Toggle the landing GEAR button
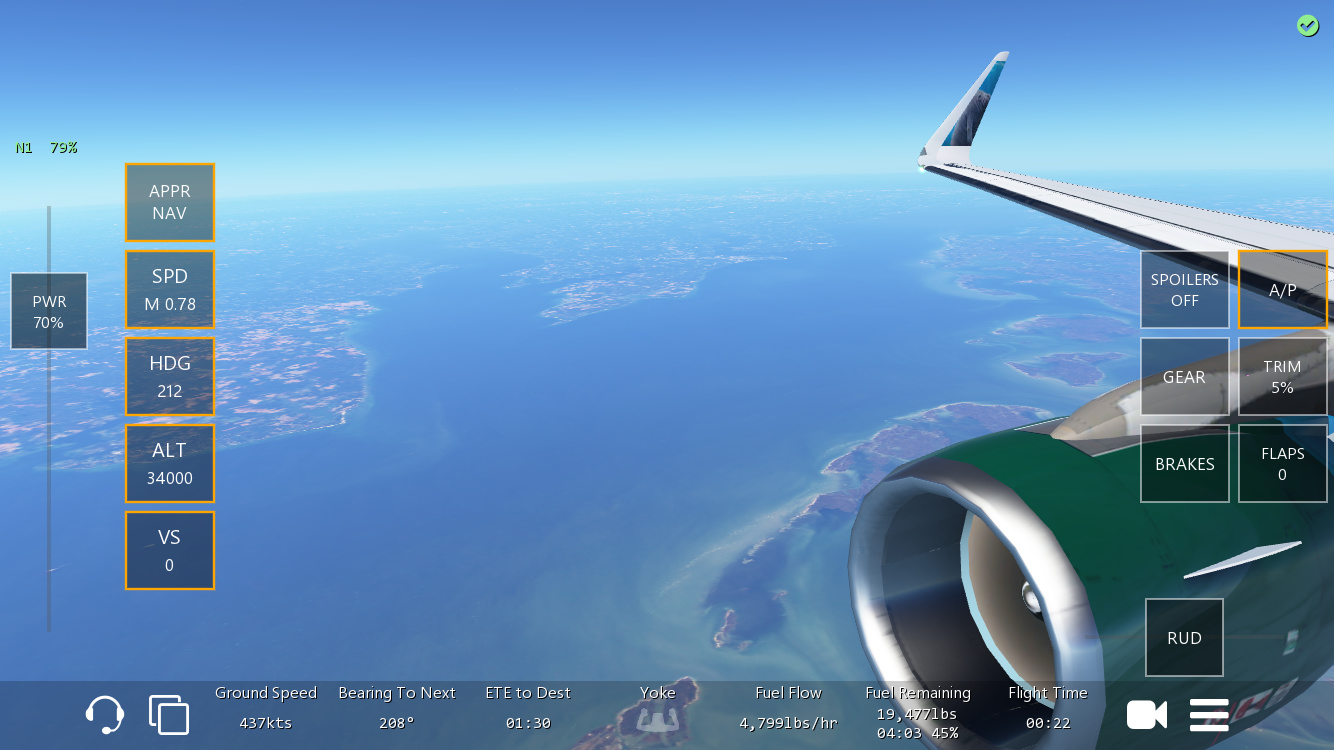Image resolution: width=1334 pixels, height=750 pixels. click(x=1185, y=376)
